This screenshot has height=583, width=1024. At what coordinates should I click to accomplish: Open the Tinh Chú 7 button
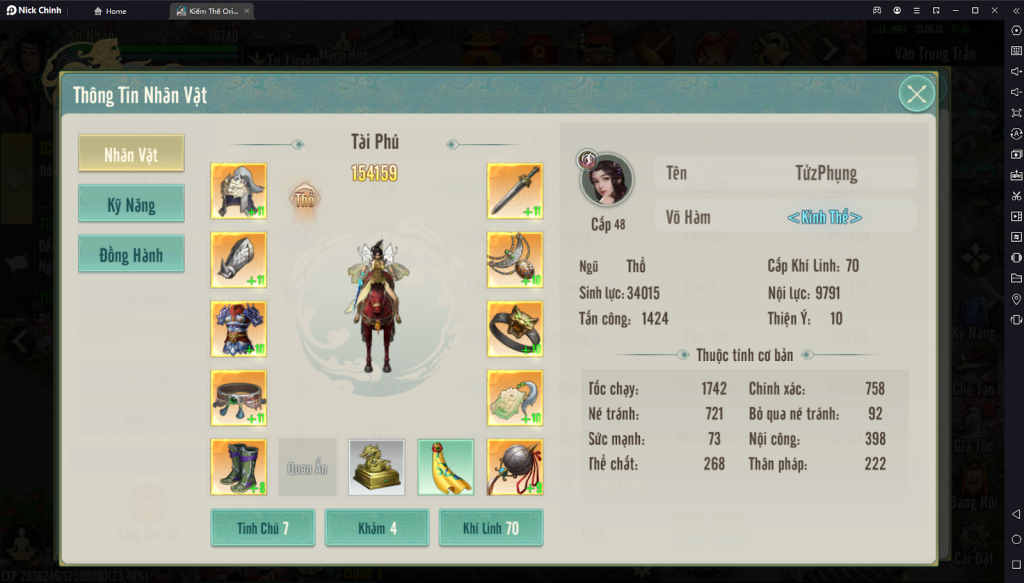pos(263,528)
